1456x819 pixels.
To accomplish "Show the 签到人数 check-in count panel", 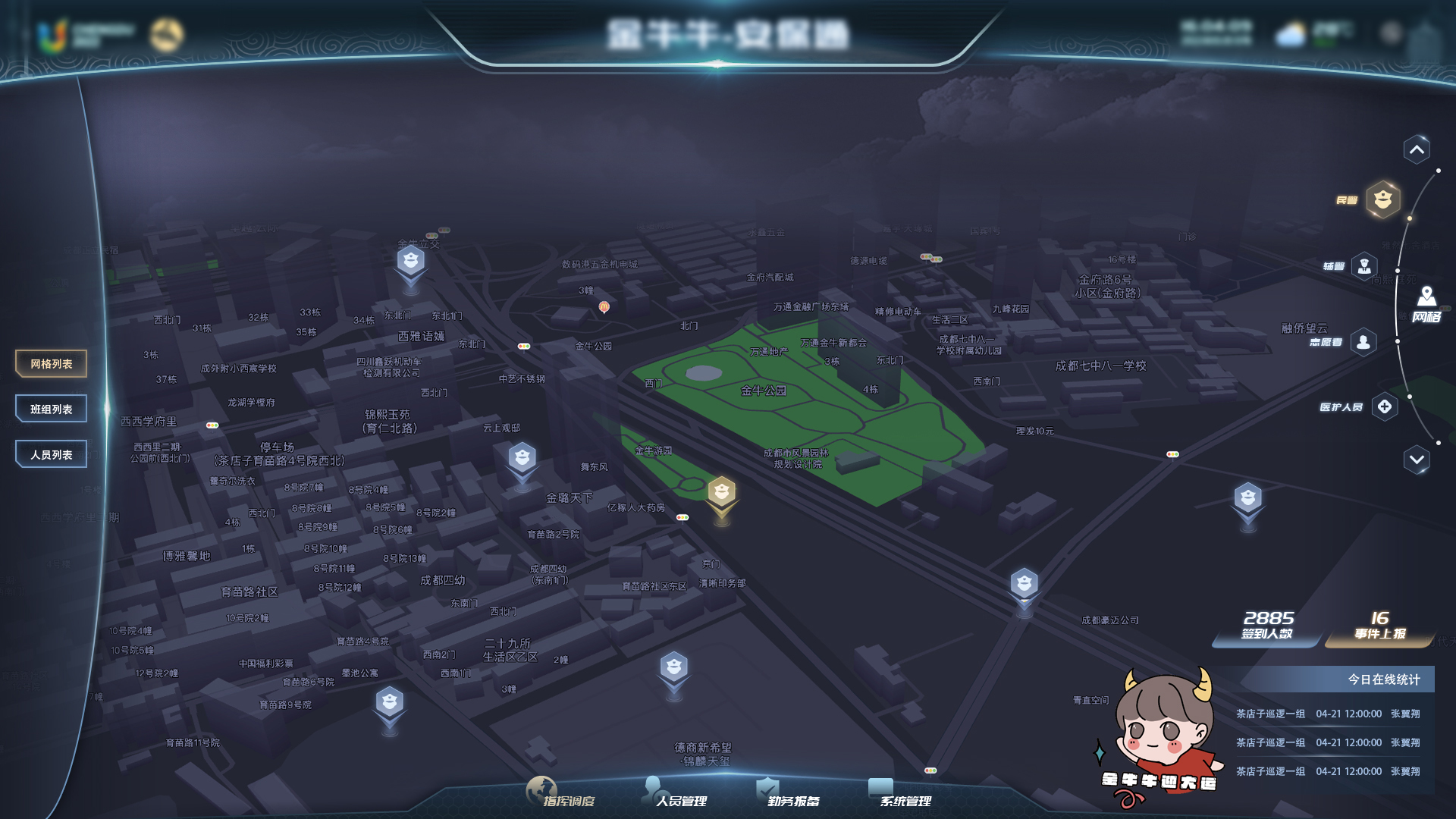I will tap(1267, 626).
